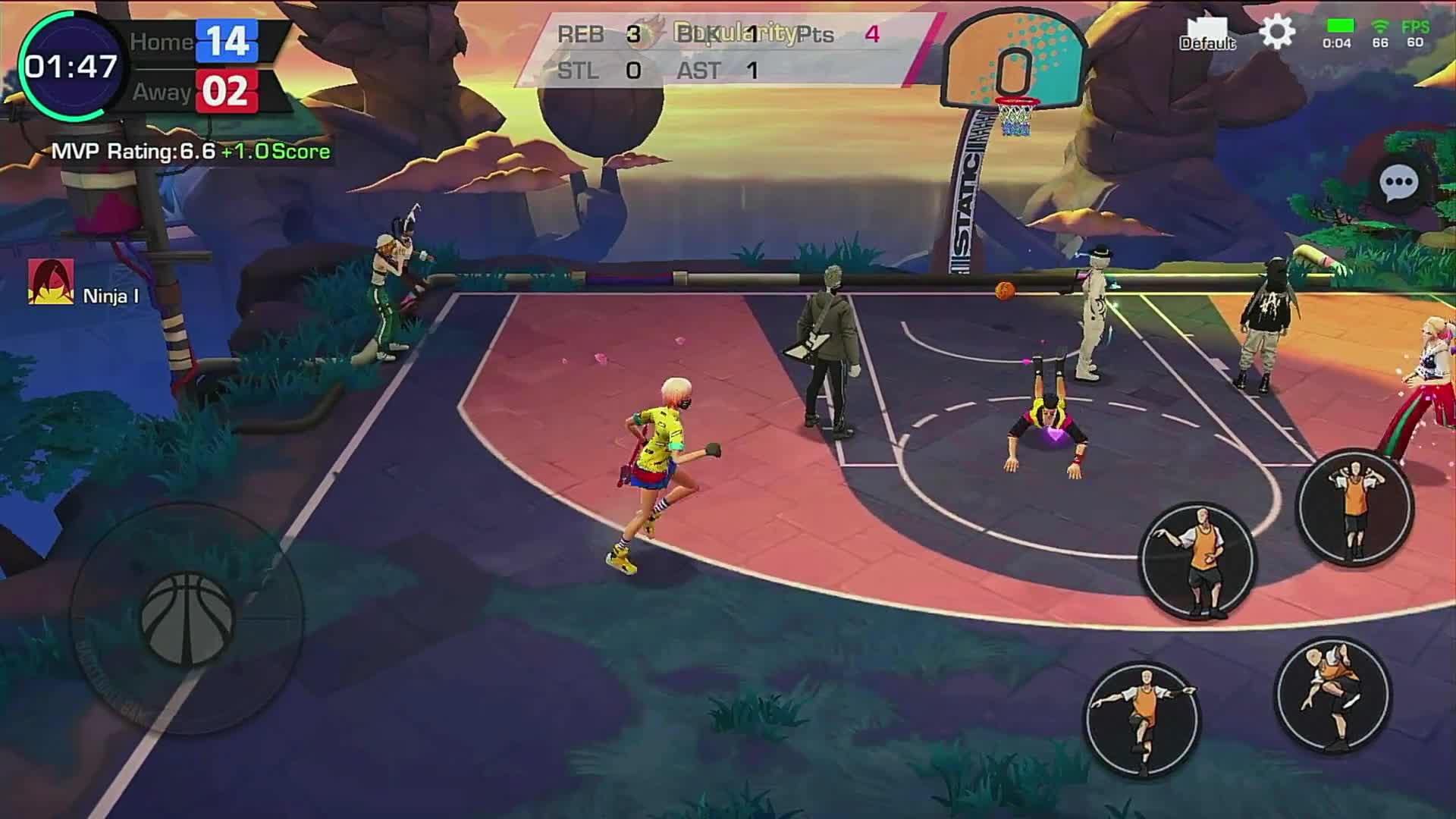Select the Default recording camera icon

1209,32
